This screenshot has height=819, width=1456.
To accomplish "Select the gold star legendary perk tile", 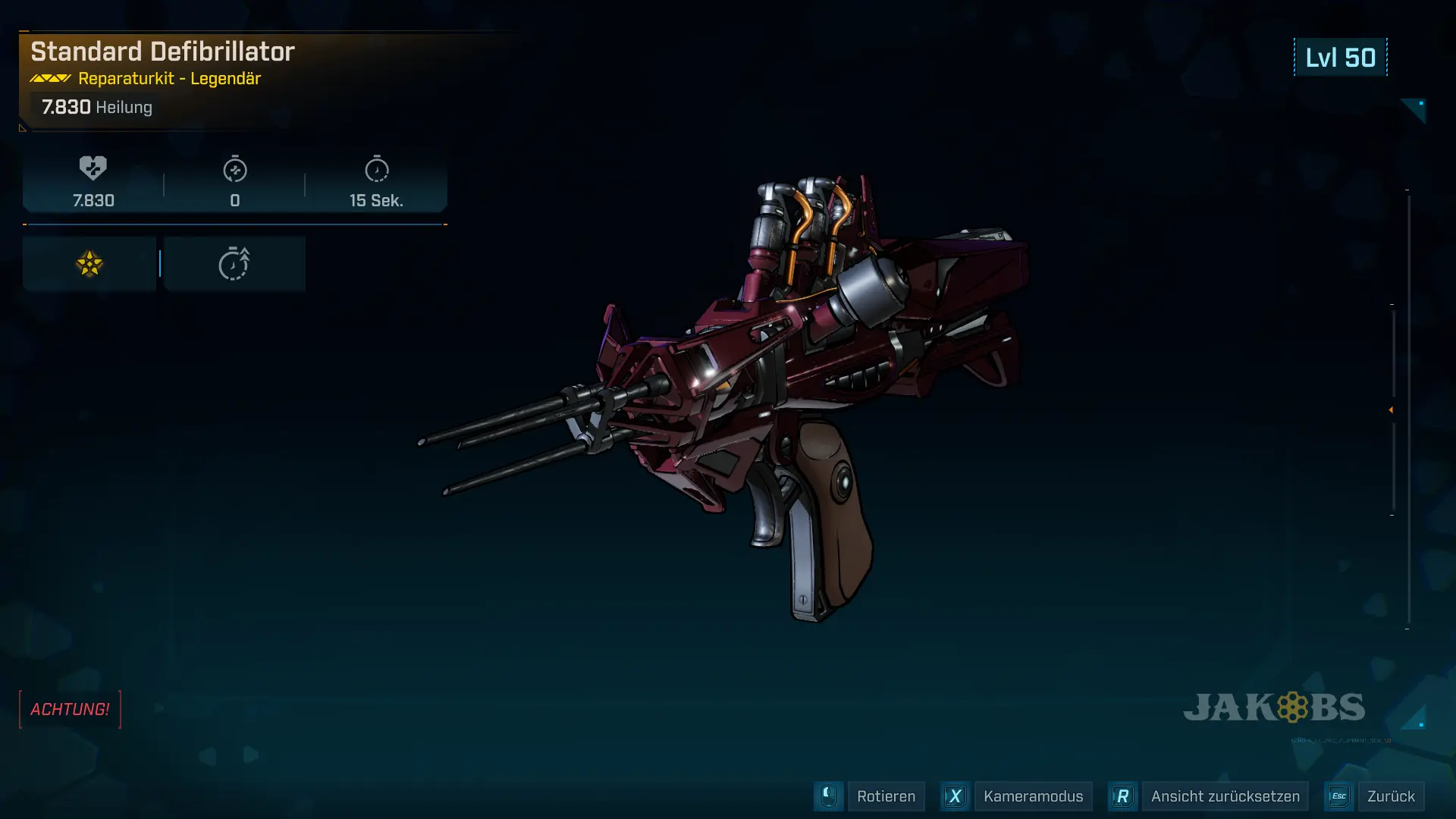I will click(89, 264).
